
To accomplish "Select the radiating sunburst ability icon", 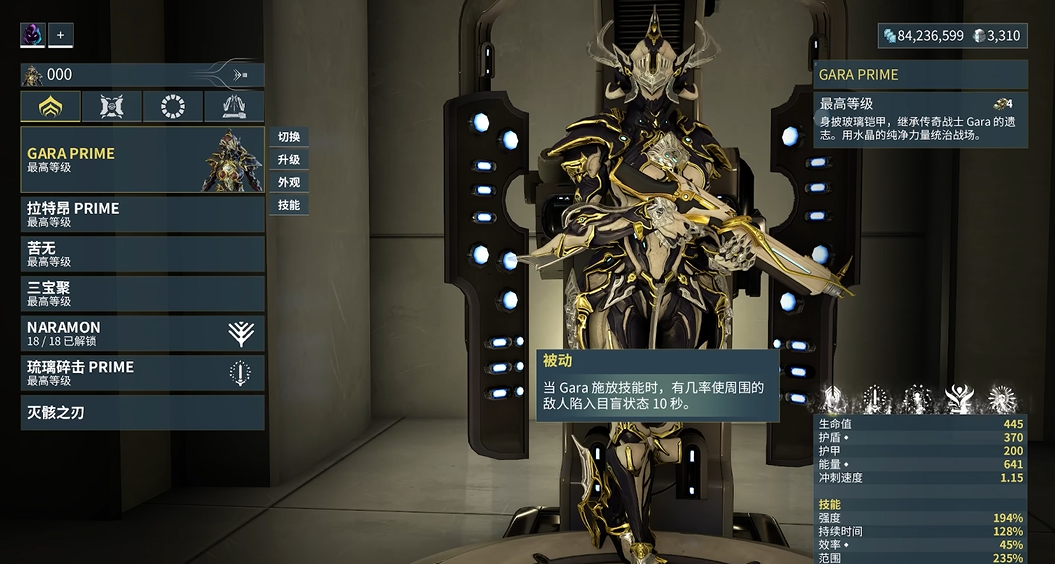I will point(1002,399).
